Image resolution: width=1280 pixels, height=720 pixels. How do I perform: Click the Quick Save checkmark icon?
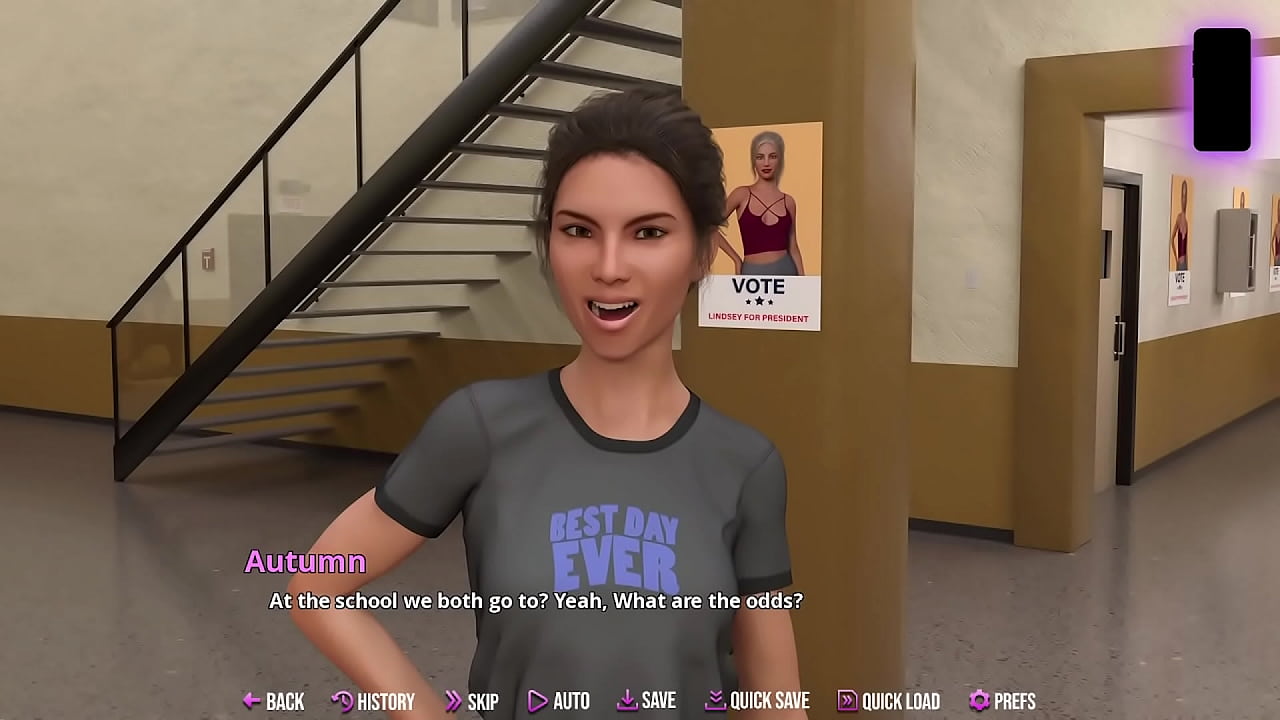[714, 701]
